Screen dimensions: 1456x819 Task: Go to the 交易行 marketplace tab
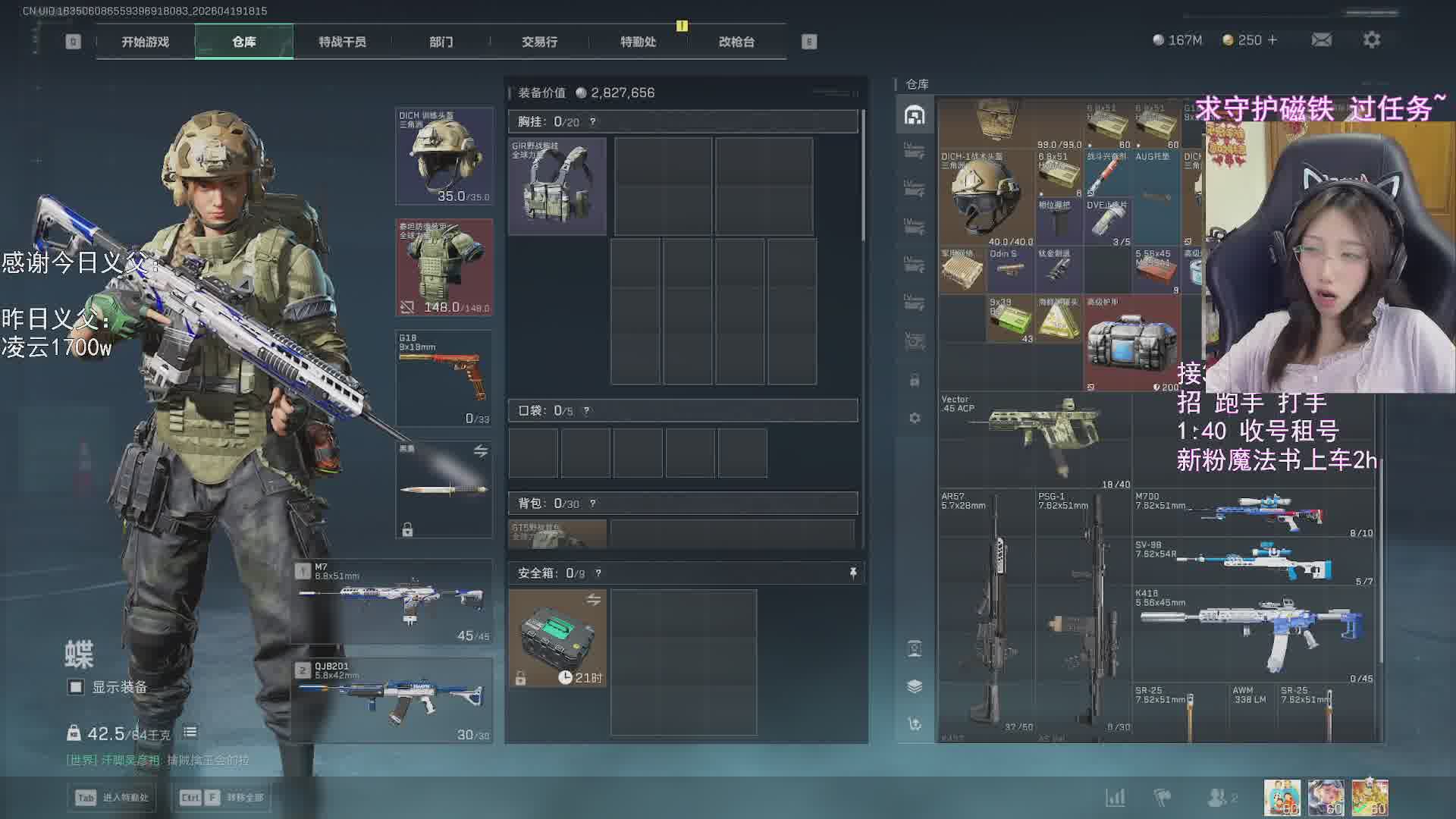tap(539, 42)
